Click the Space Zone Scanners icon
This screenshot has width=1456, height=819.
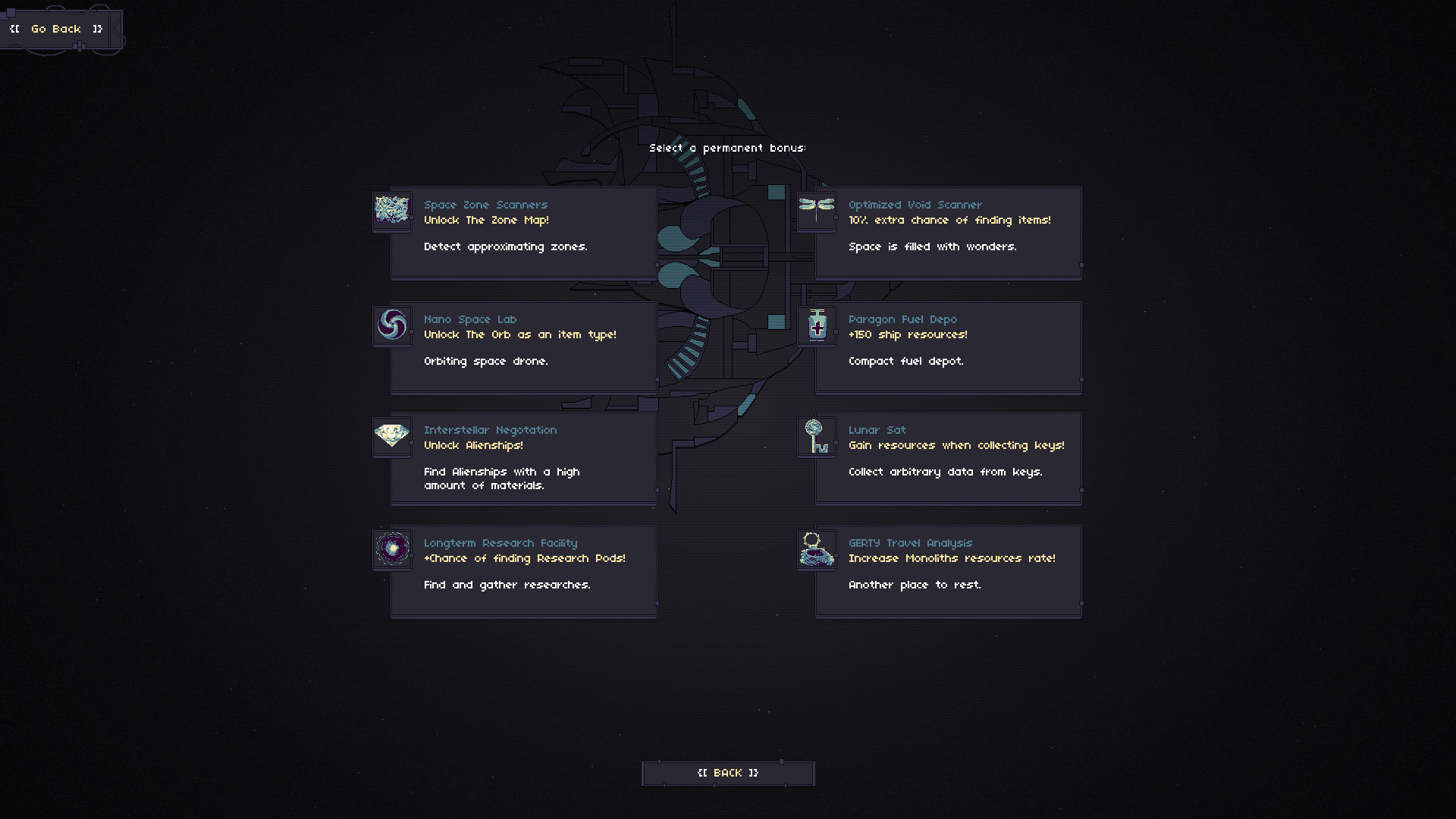pyautogui.click(x=392, y=212)
